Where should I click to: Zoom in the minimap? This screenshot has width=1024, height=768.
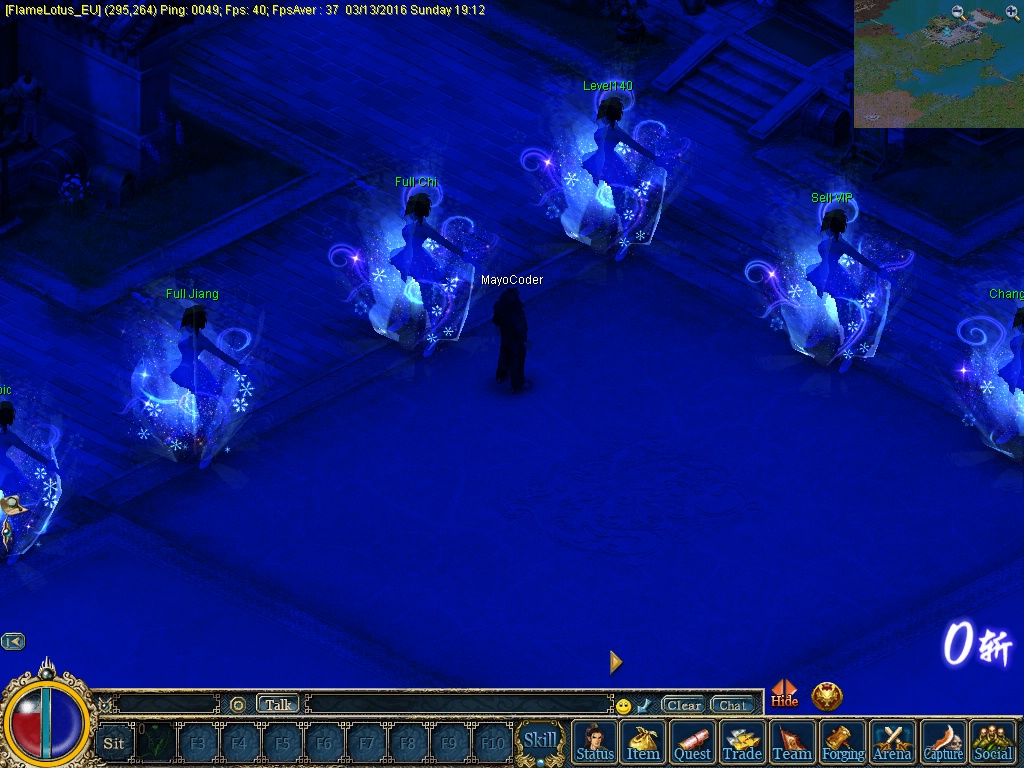pos(1012,13)
